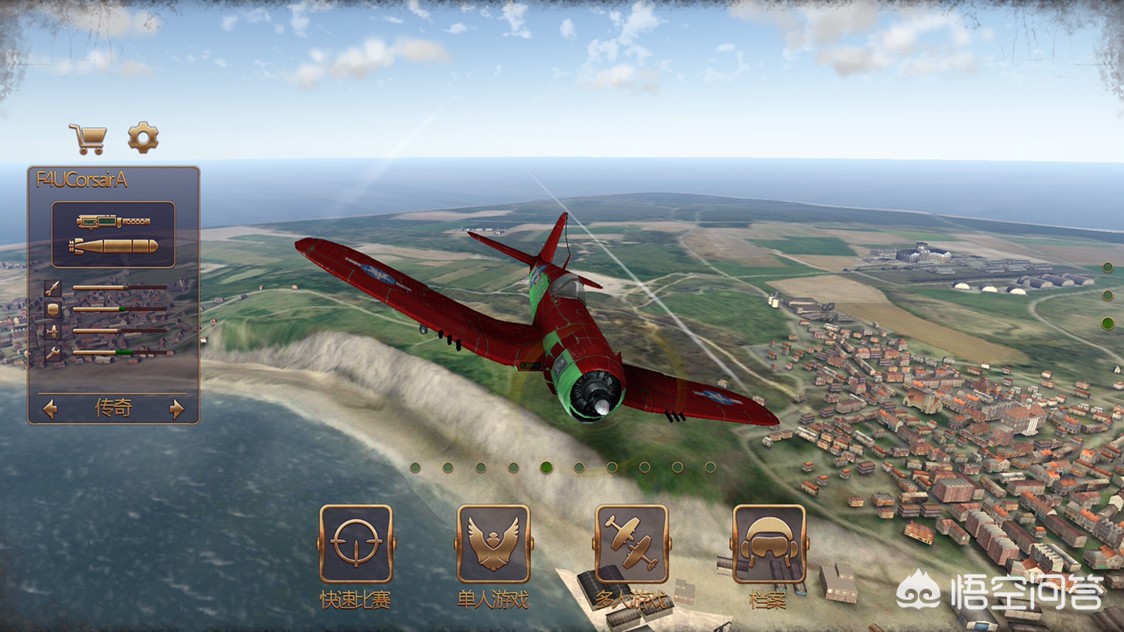Start a 快速比赛 quick match
Screen dimensions: 1124x632
click(356, 544)
